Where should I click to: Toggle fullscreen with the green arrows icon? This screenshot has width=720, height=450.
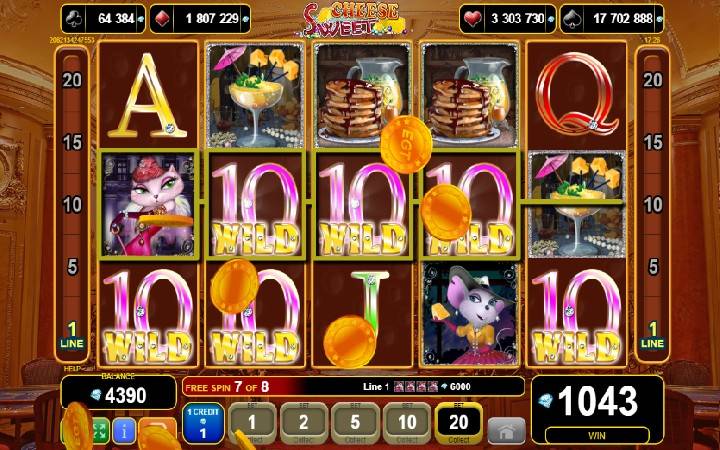pos(100,432)
